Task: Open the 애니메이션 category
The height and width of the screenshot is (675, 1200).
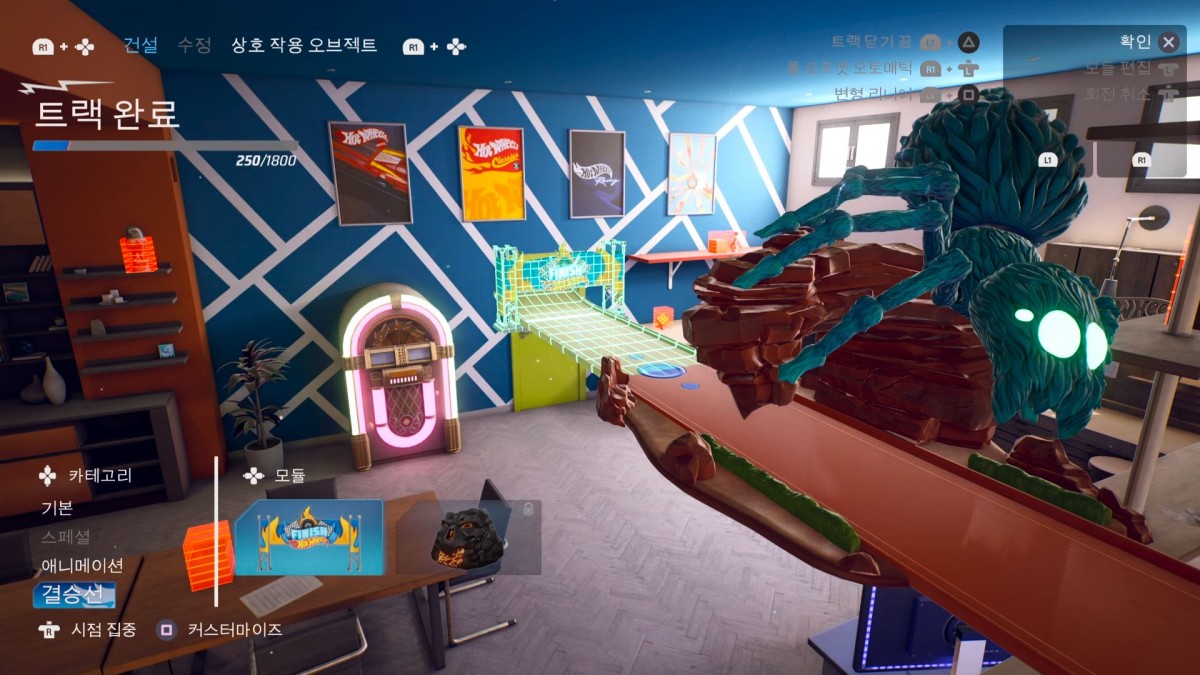Action: (x=82, y=565)
